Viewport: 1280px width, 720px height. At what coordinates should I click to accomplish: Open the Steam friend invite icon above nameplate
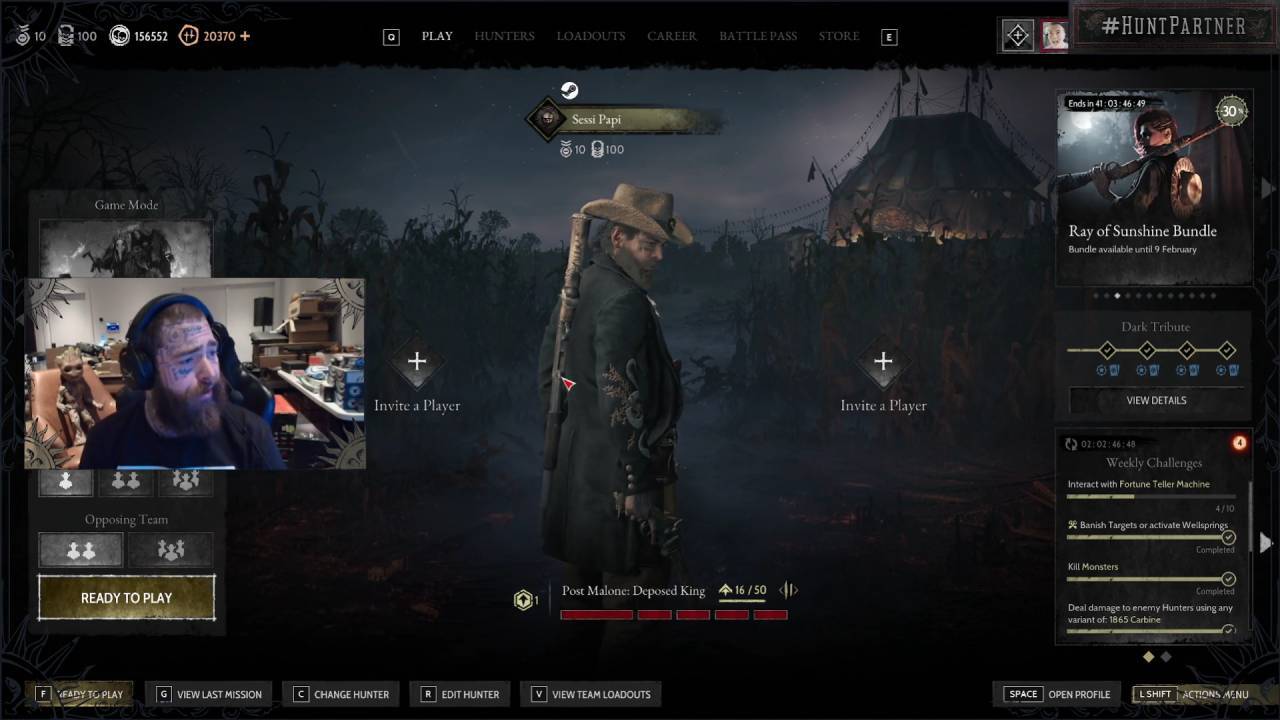point(569,90)
